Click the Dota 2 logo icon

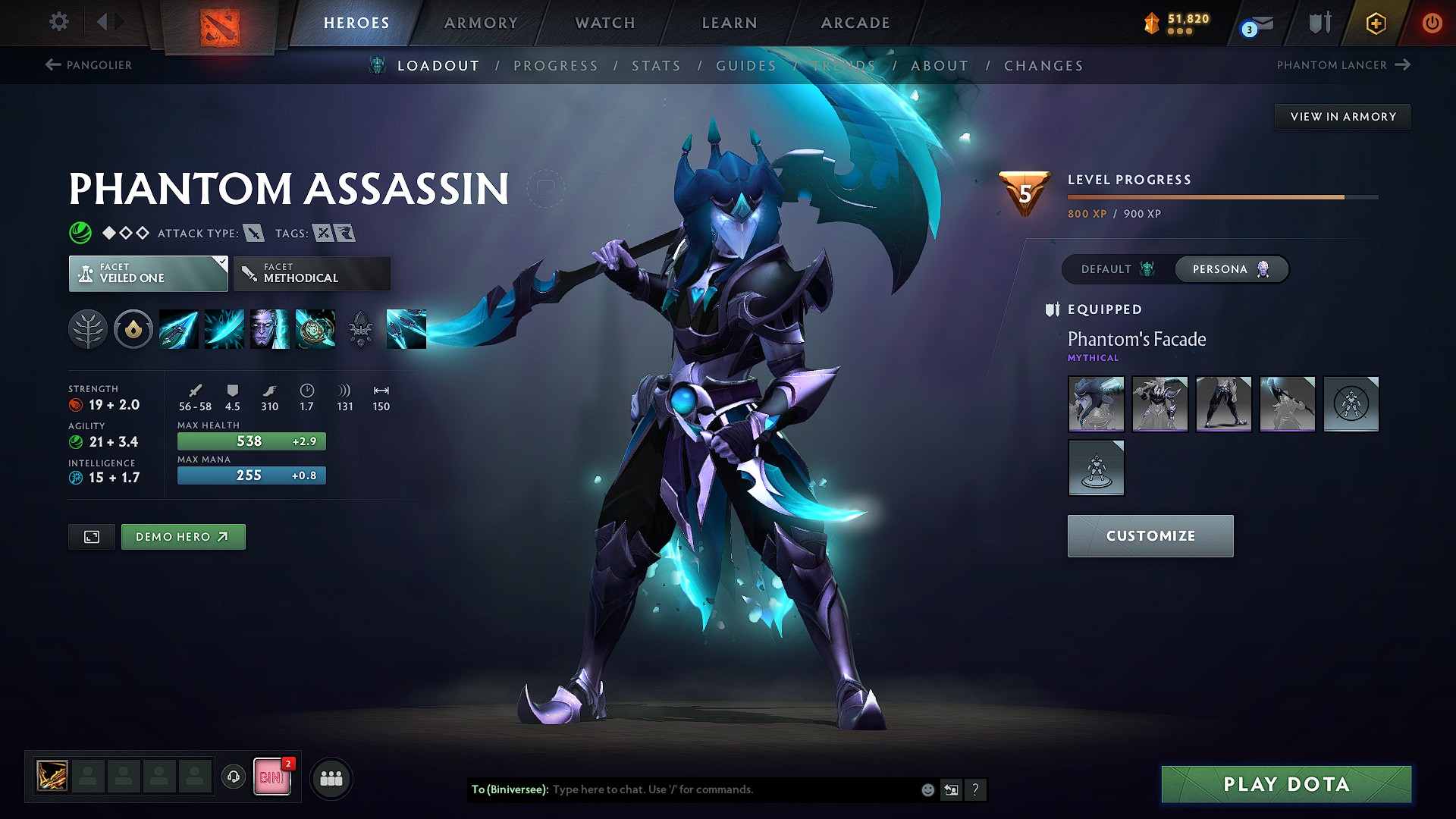coord(220,23)
